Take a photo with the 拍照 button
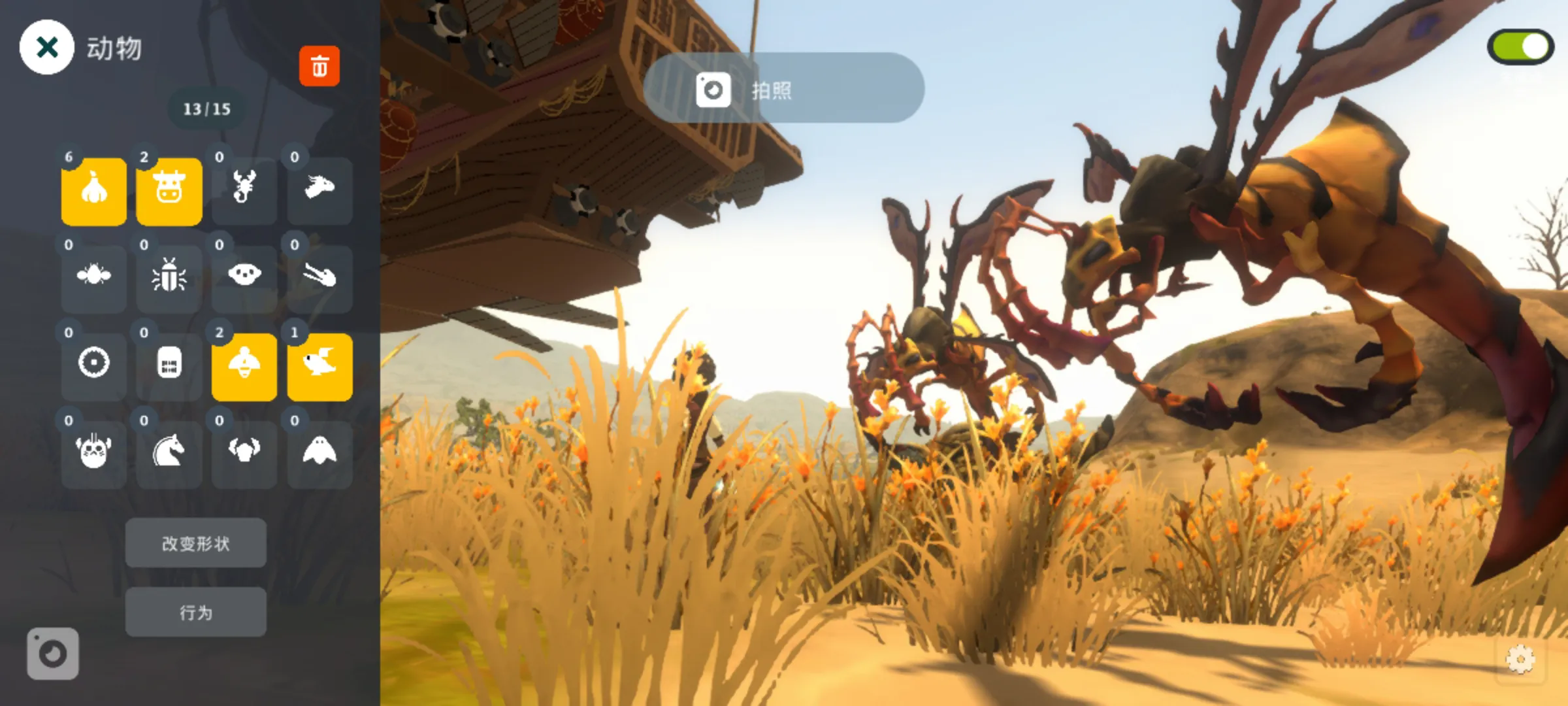The image size is (1568, 706). (783, 88)
